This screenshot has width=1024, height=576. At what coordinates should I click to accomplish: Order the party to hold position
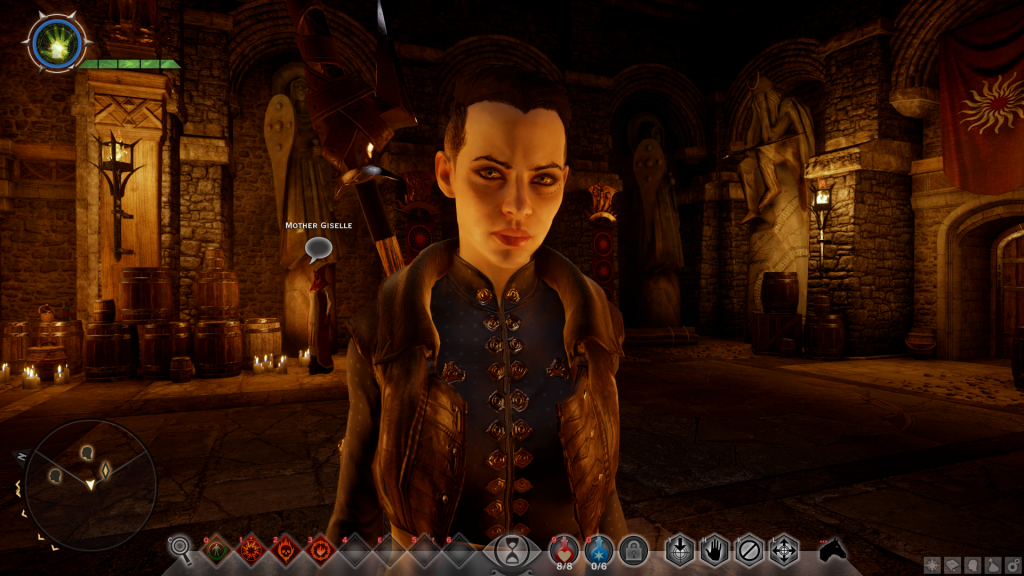click(x=714, y=549)
